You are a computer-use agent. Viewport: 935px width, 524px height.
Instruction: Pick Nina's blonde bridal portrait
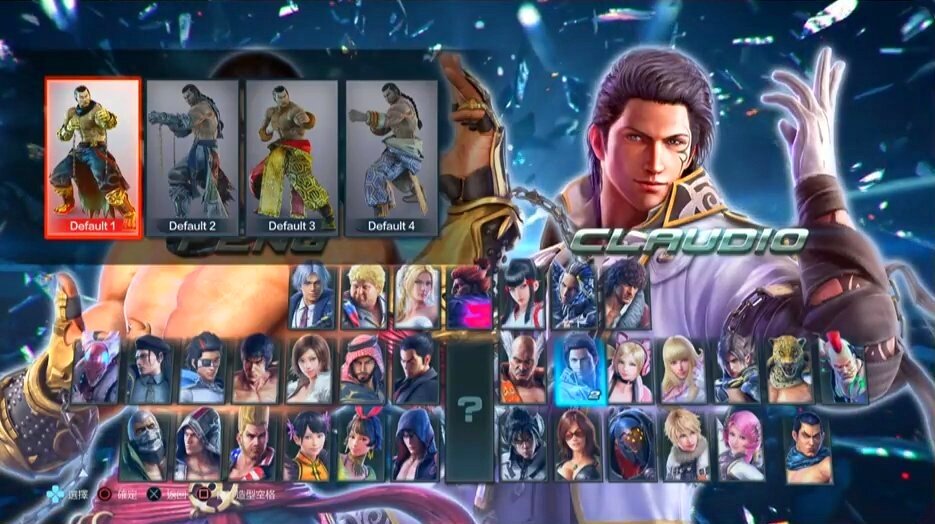[x=418, y=296]
